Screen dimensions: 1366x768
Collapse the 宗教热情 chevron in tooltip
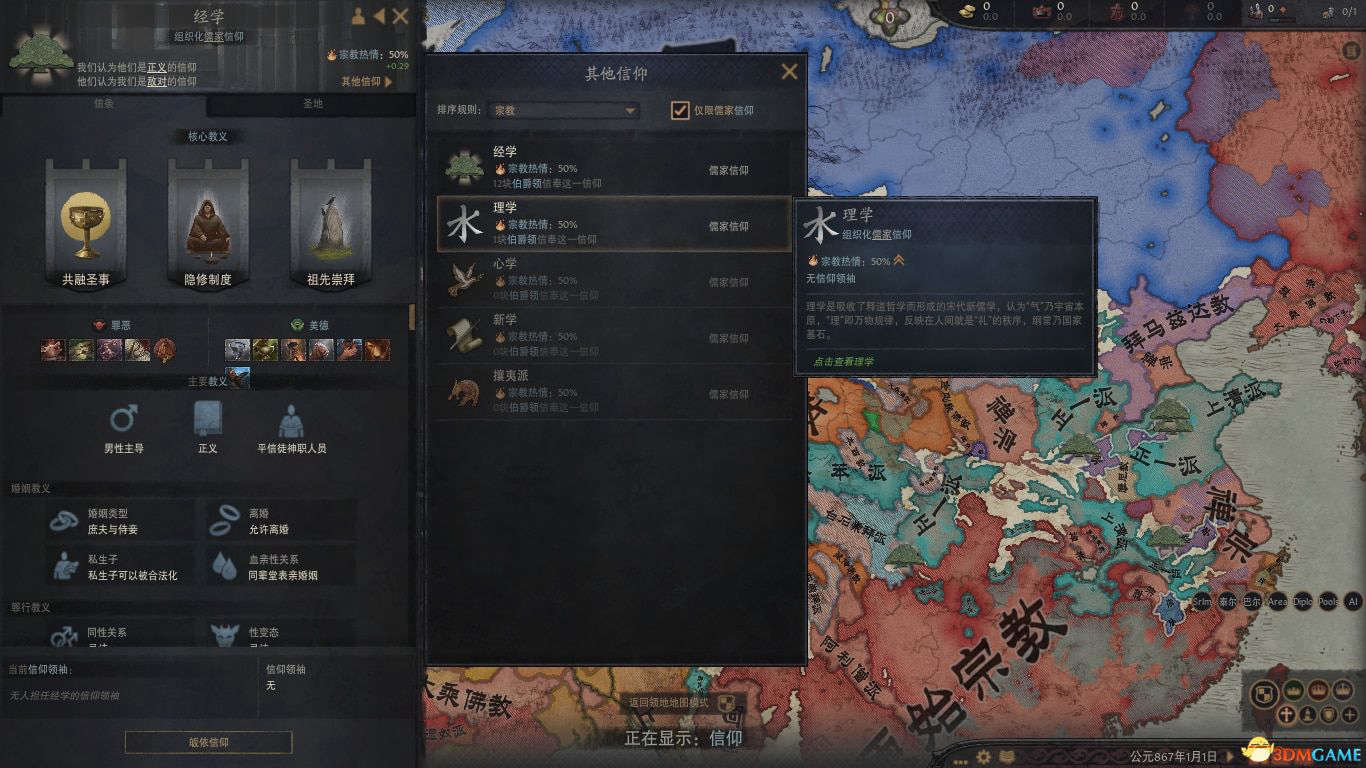pyautogui.click(x=897, y=261)
